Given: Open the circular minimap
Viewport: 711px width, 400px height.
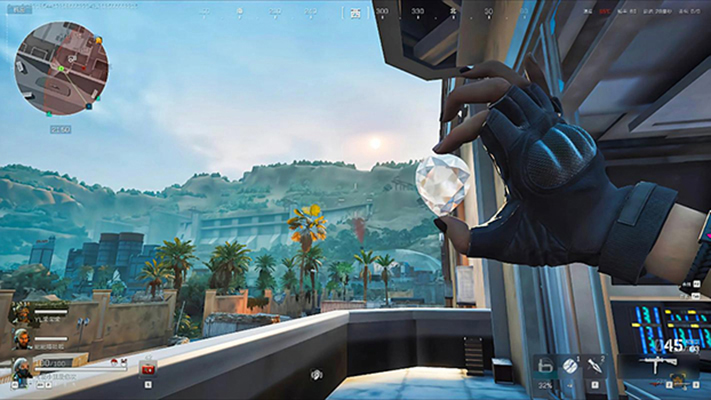Looking at the screenshot, I should (61, 68).
